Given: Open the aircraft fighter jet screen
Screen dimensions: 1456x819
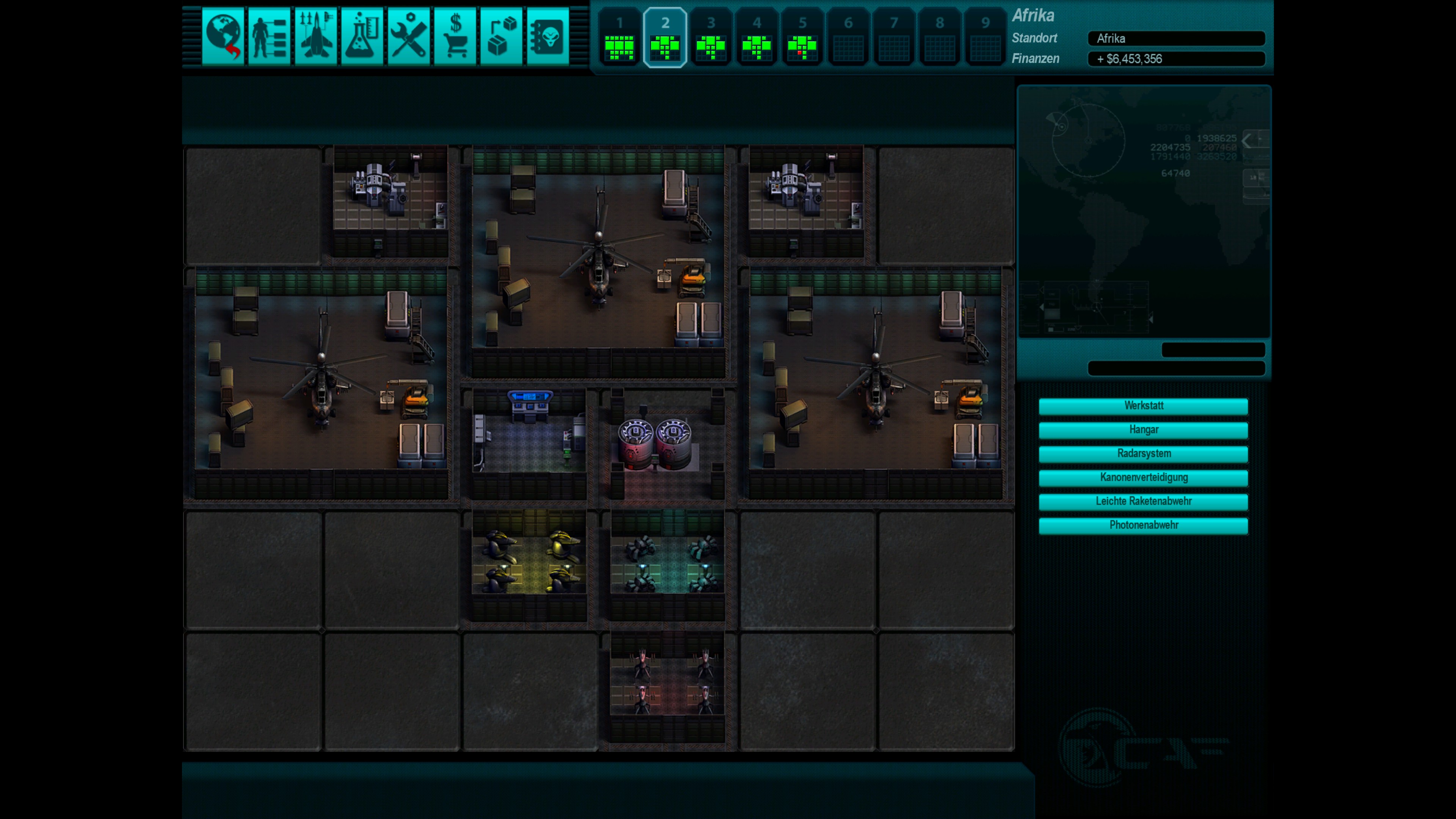Looking at the screenshot, I should point(315,37).
